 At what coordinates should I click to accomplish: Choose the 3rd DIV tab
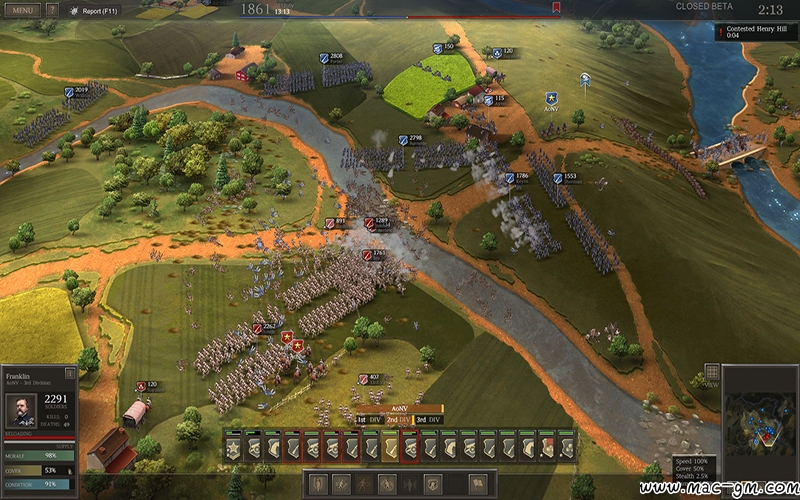coord(428,419)
